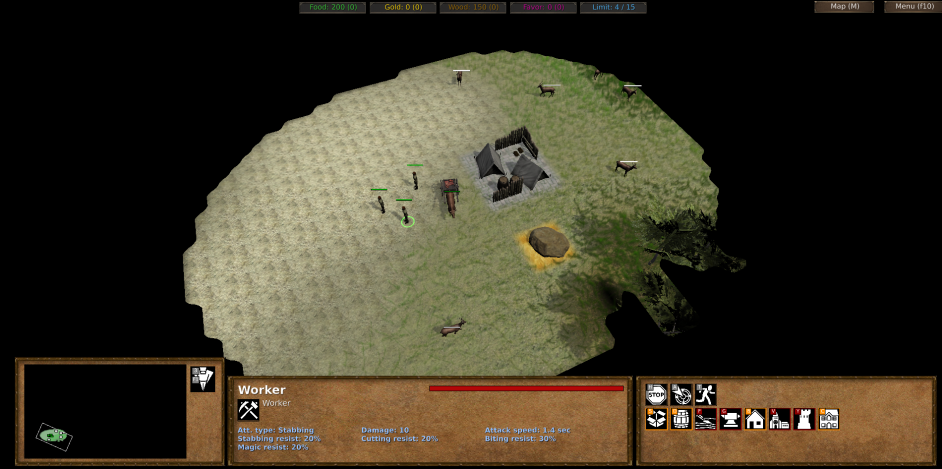This screenshot has width=942, height=469.
Task: Choose the barrel storehouse build icon
Action: coord(681,419)
